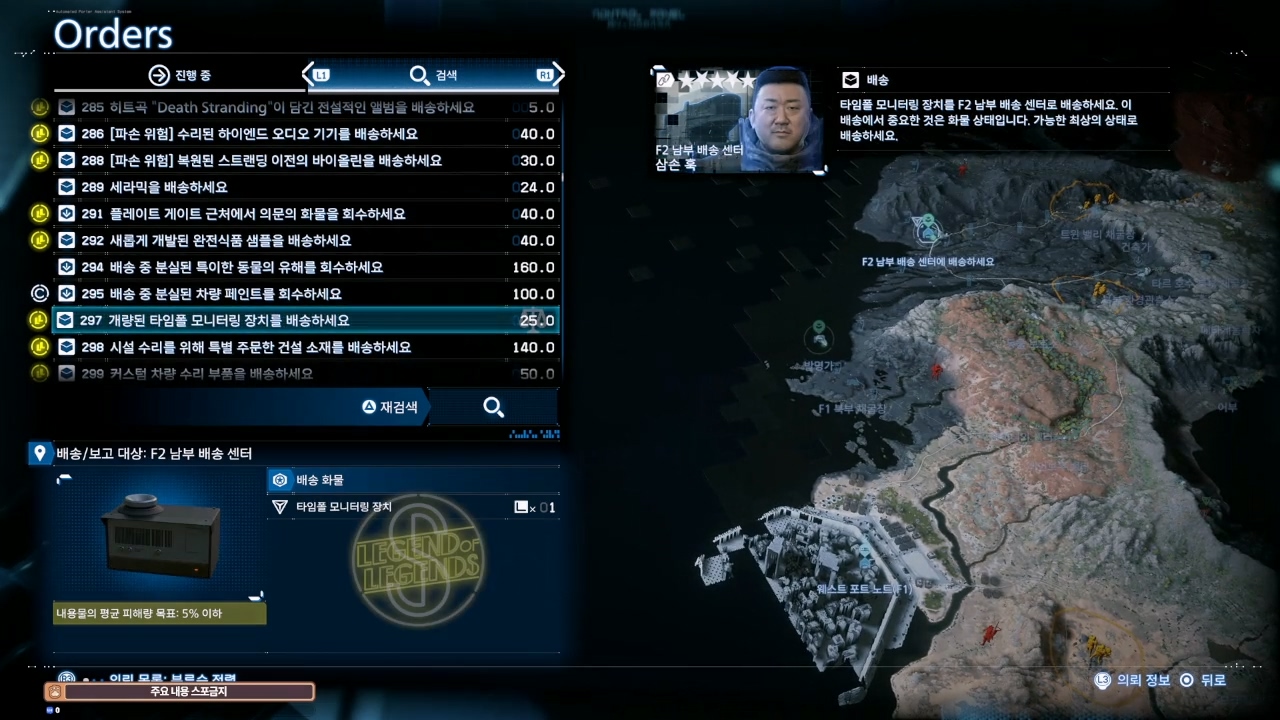Toggle the yellow timer badge beside order 292
The width and height of the screenshot is (1280, 720).
[39, 240]
